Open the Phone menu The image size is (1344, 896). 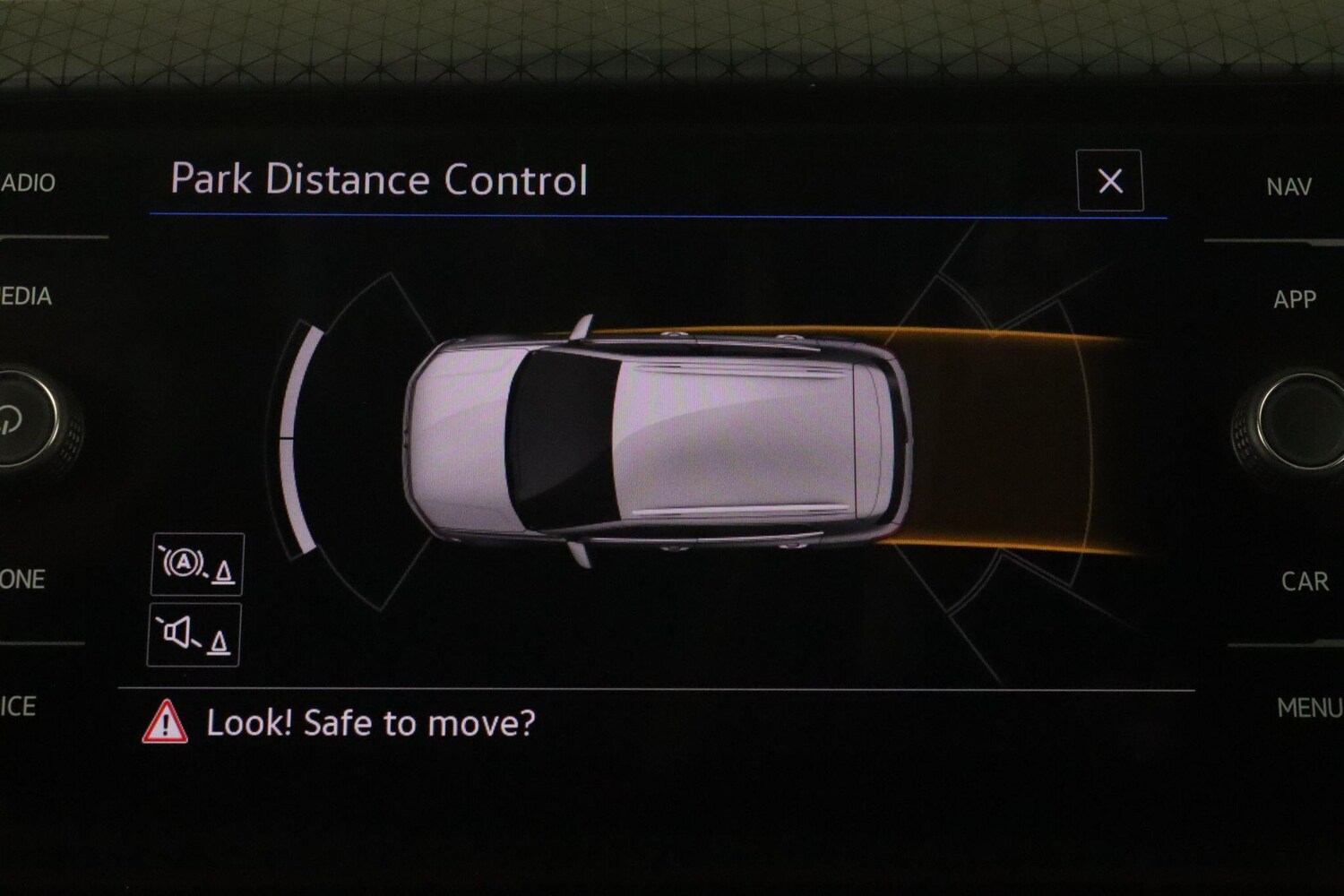coord(23,580)
